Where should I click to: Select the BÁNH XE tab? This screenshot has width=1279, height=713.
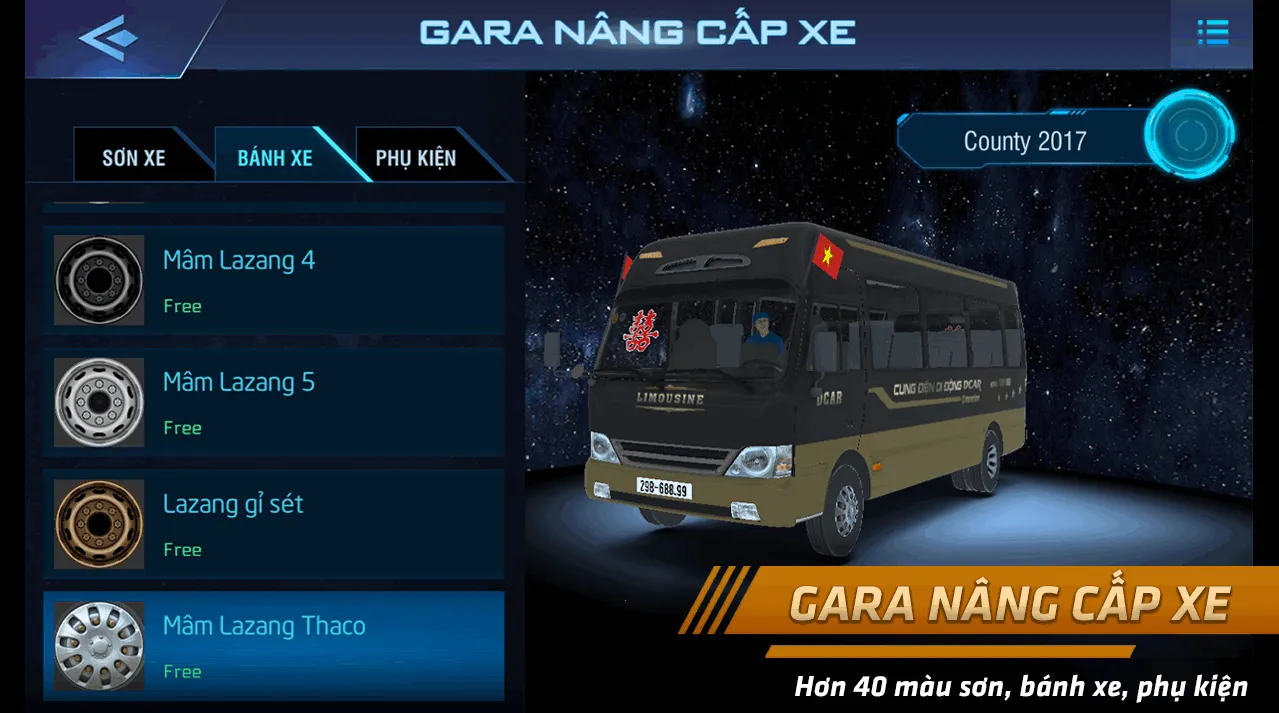tap(275, 158)
